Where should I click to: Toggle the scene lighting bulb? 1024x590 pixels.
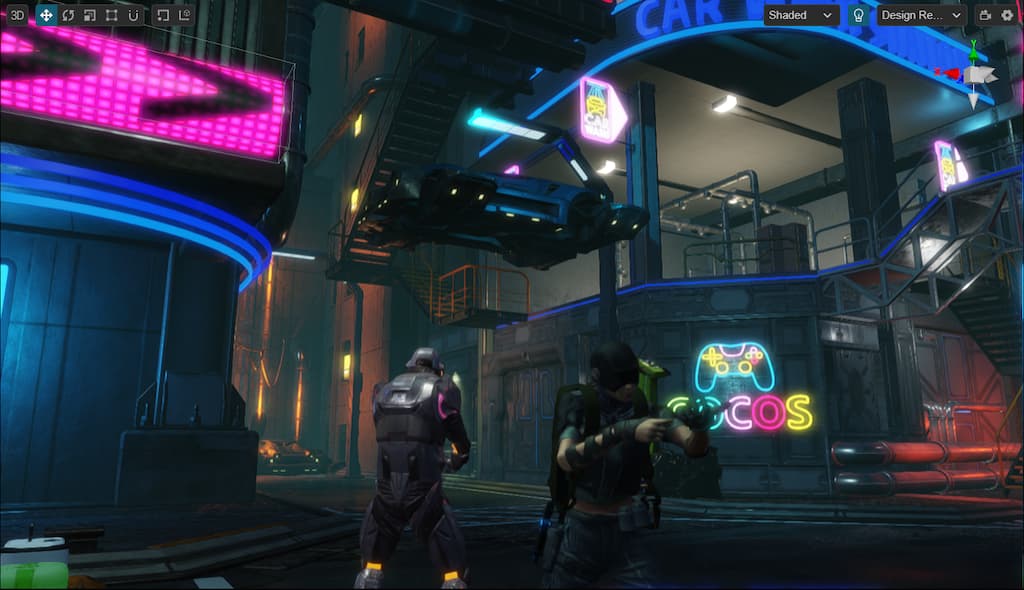(x=858, y=15)
